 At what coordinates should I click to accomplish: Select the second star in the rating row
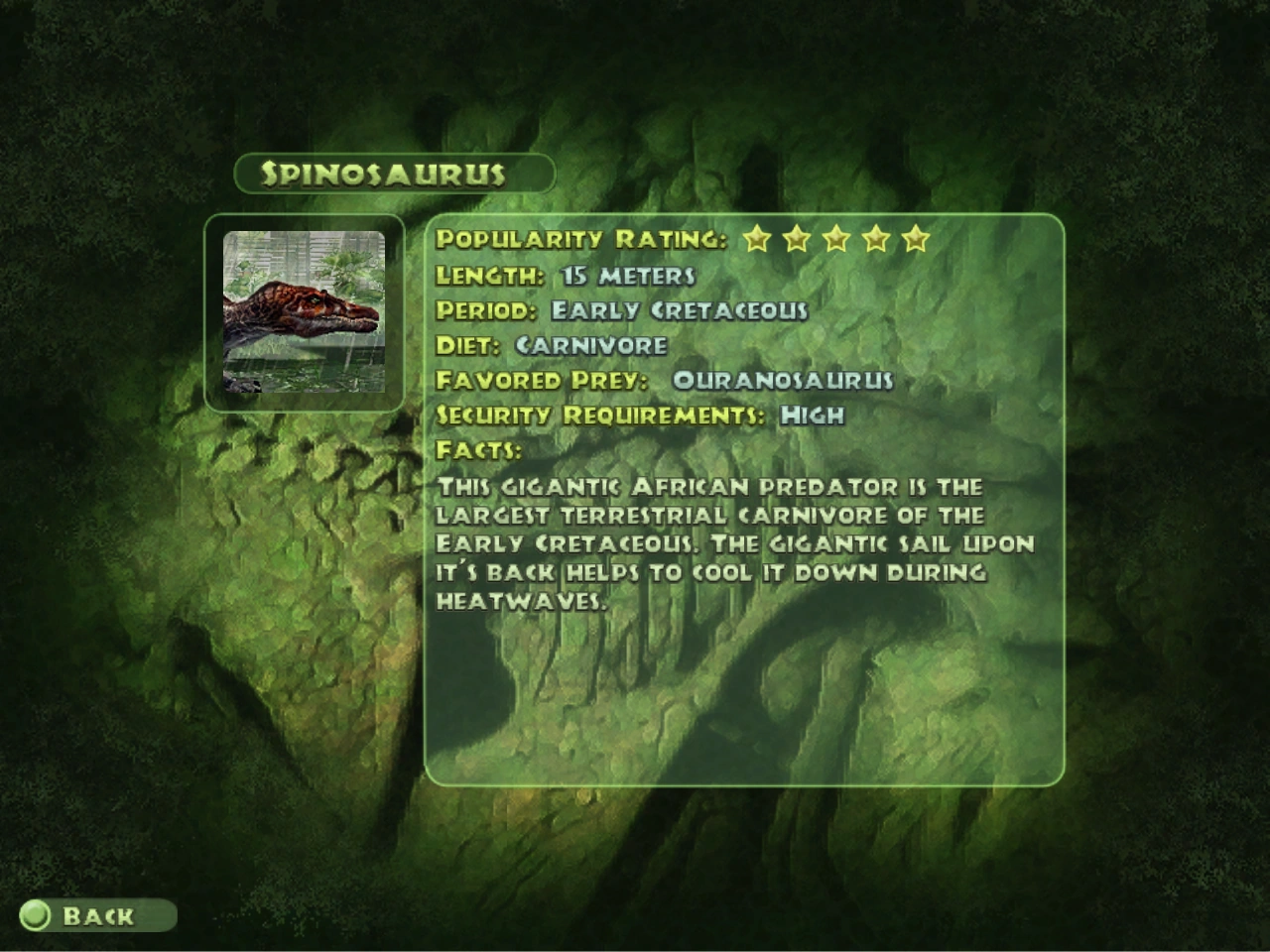coord(797,238)
